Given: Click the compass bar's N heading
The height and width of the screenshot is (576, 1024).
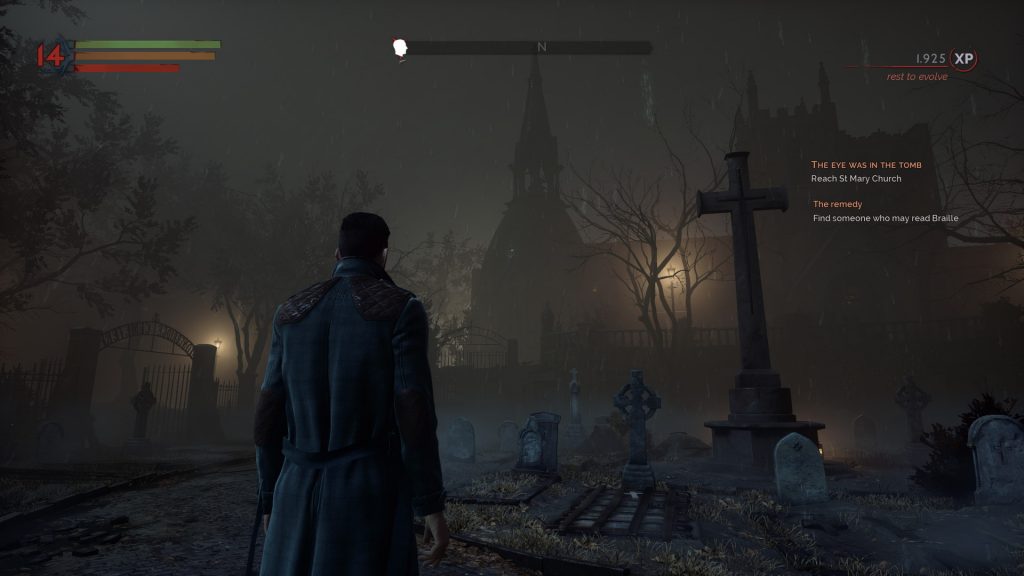Looking at the screenshot, I should click(x=542, y=47).
